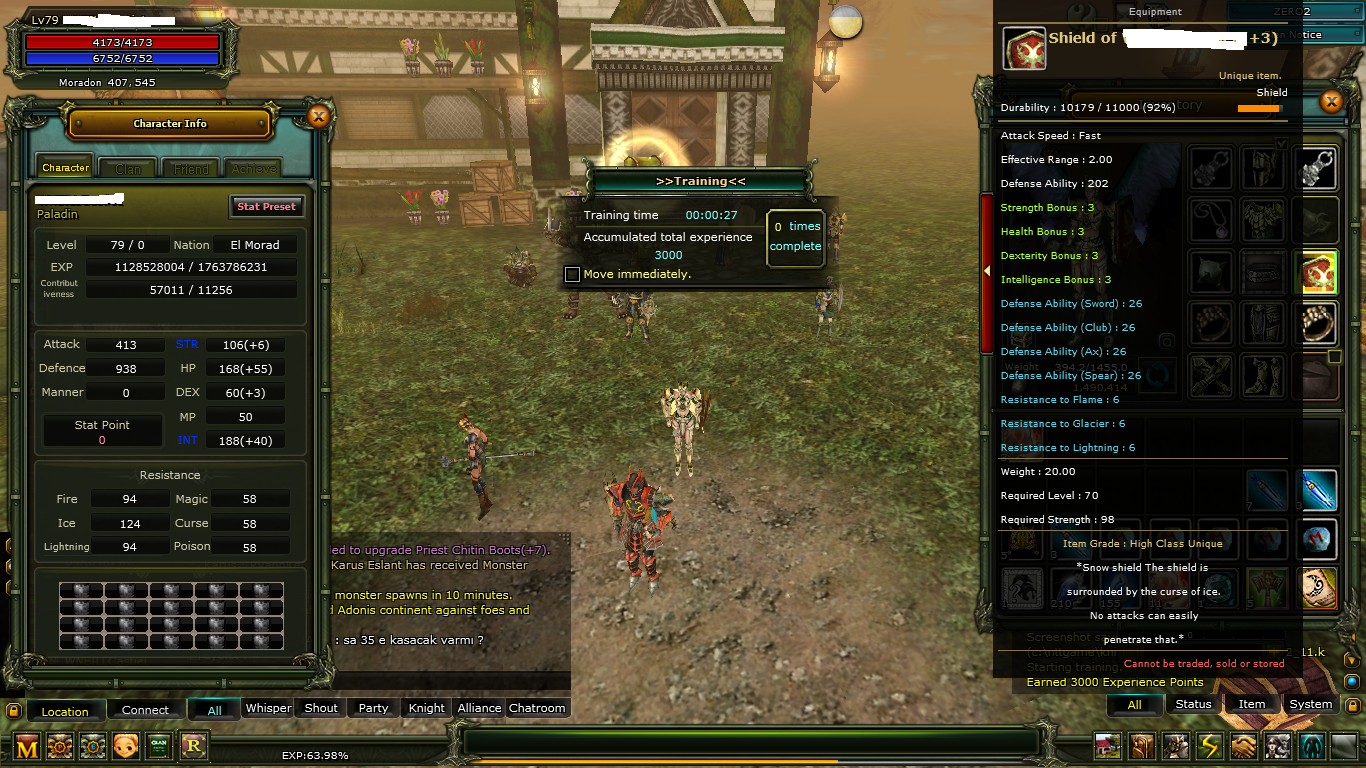The image size is (1366, 768).
Task: Open the Clan board icon
Action: 159,746
